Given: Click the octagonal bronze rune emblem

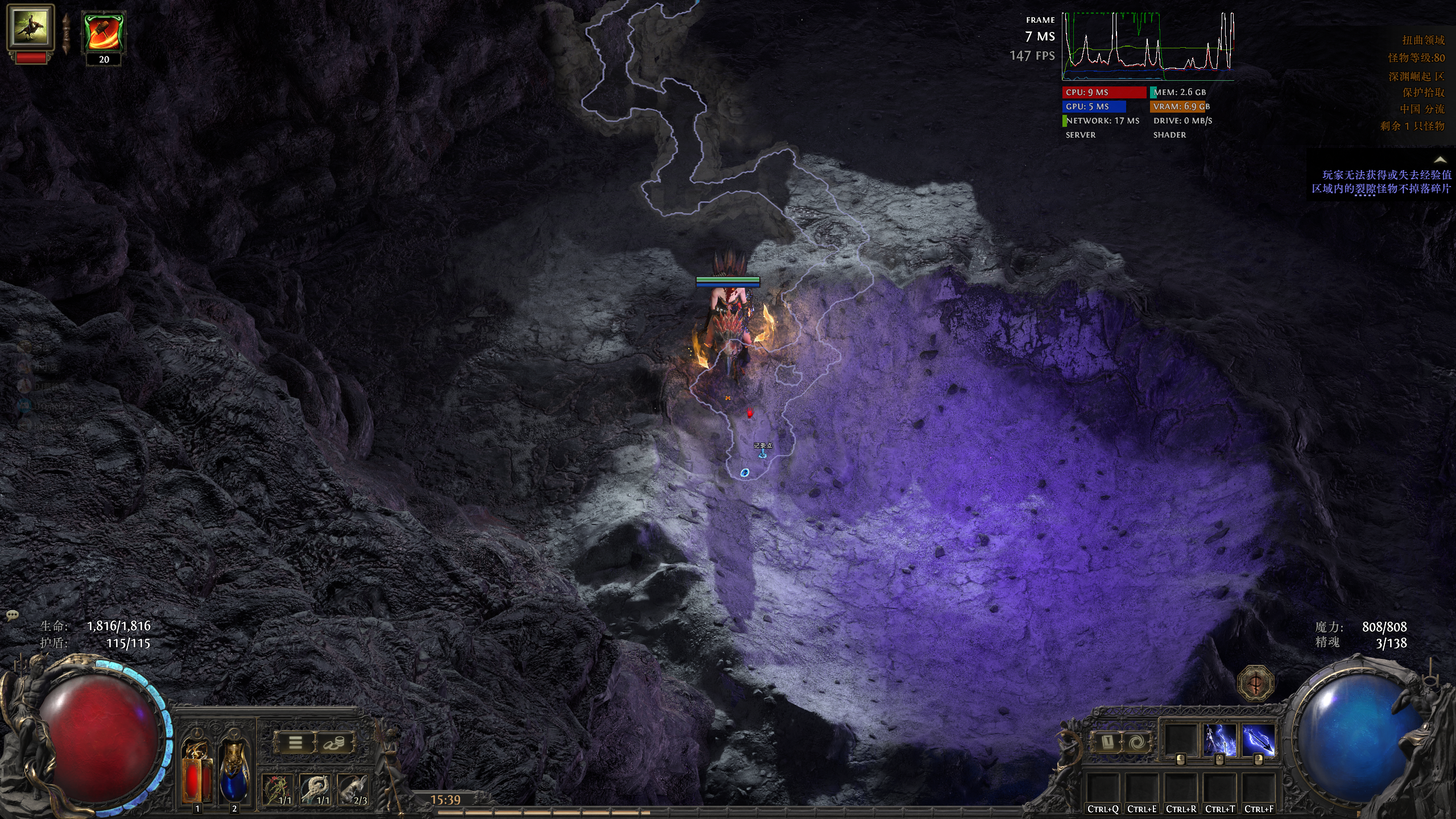Looking at the screenshot, I should pos(1255,683).
